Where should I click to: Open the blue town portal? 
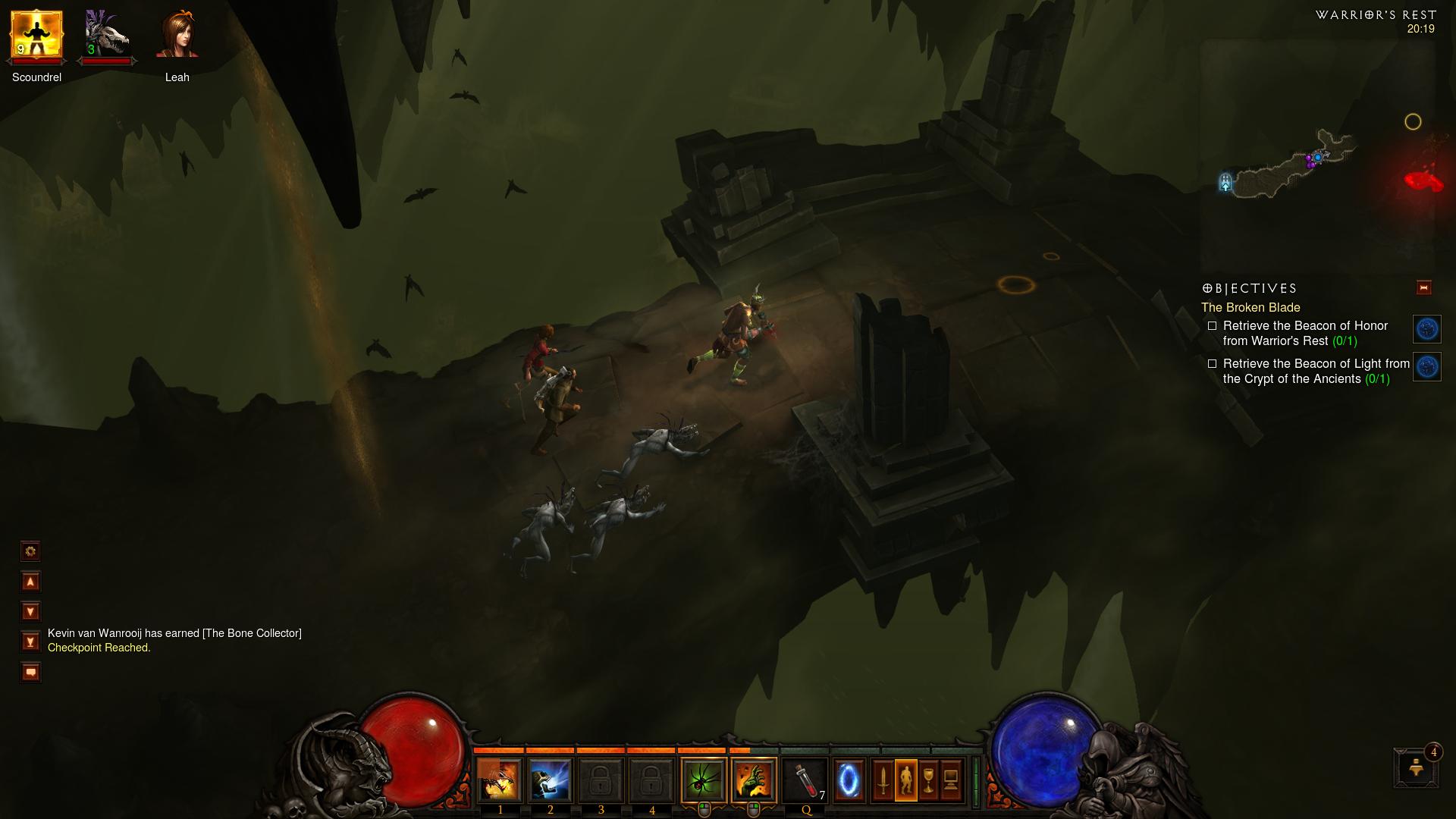(849, 780)
